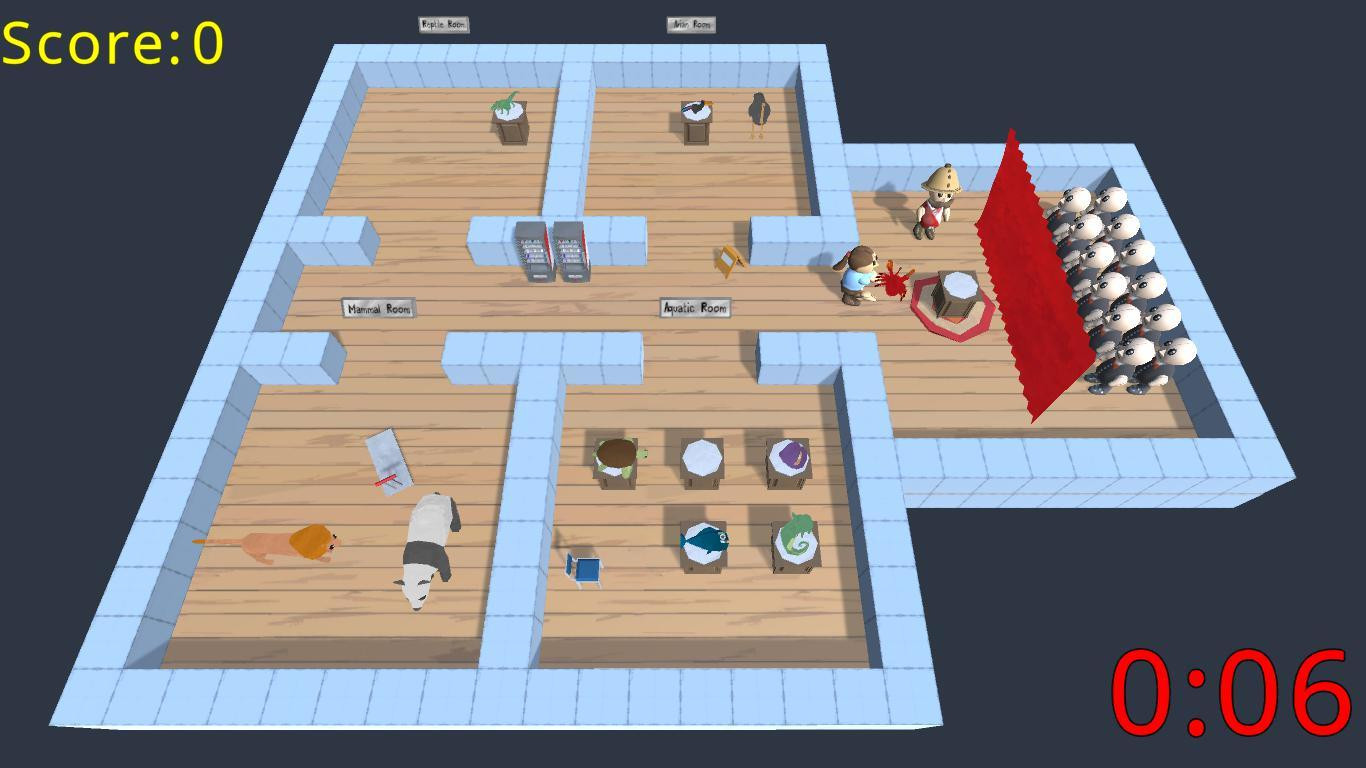Image resolution: width=1366 pixels, height=768 pixels.
Task: Select the Mammal Room label
Action: click(x=380, y=309)
